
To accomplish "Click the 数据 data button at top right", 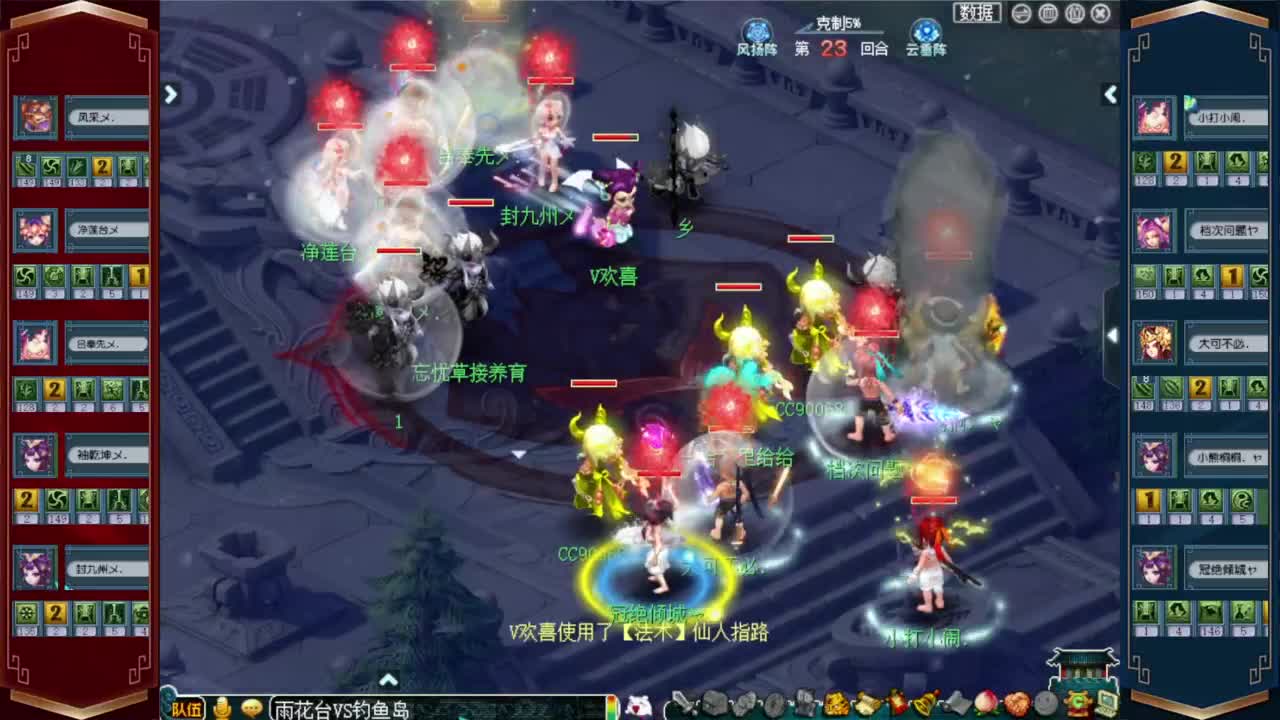I will (975, 12).
